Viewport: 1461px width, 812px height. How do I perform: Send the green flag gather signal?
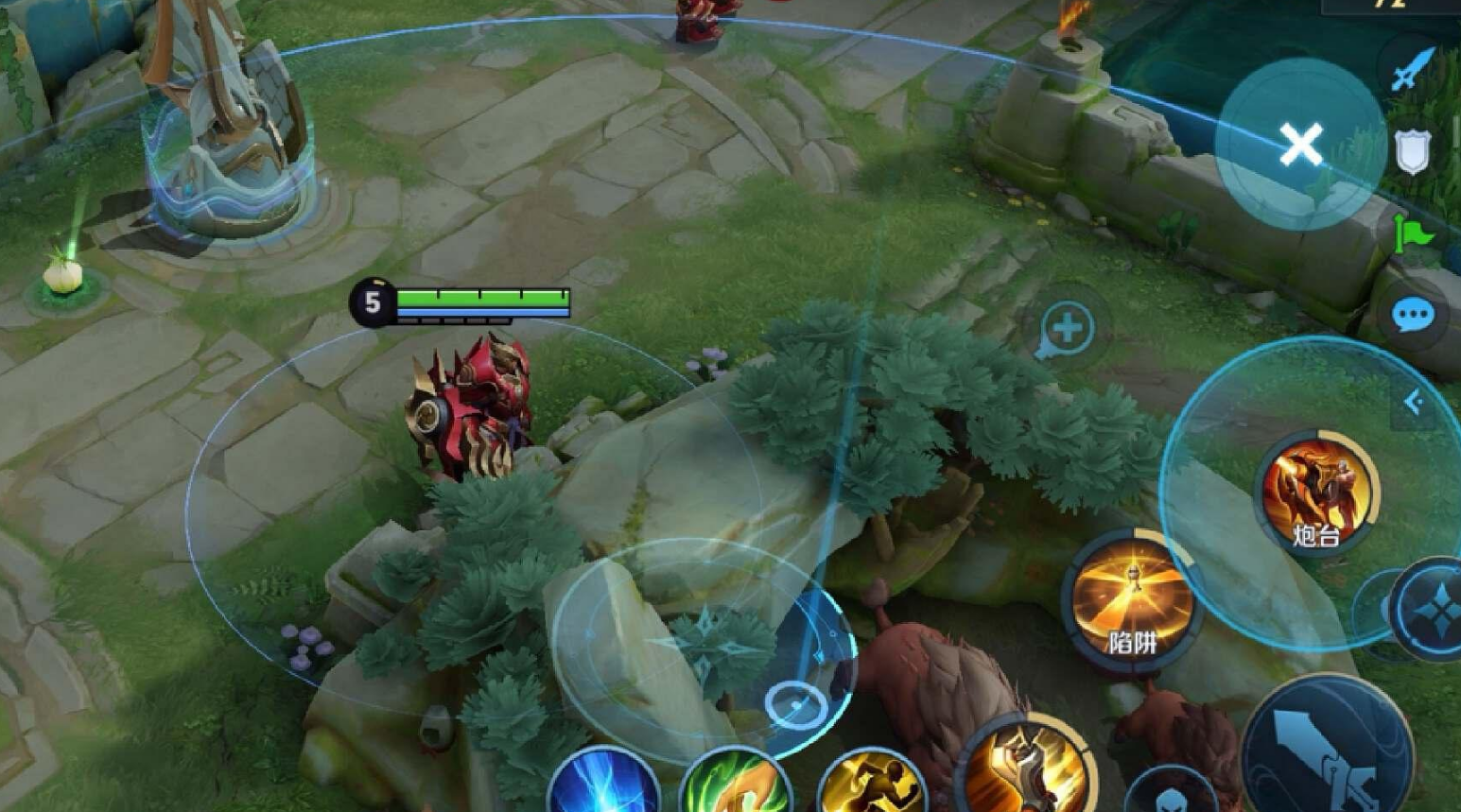click(1413, 233)
